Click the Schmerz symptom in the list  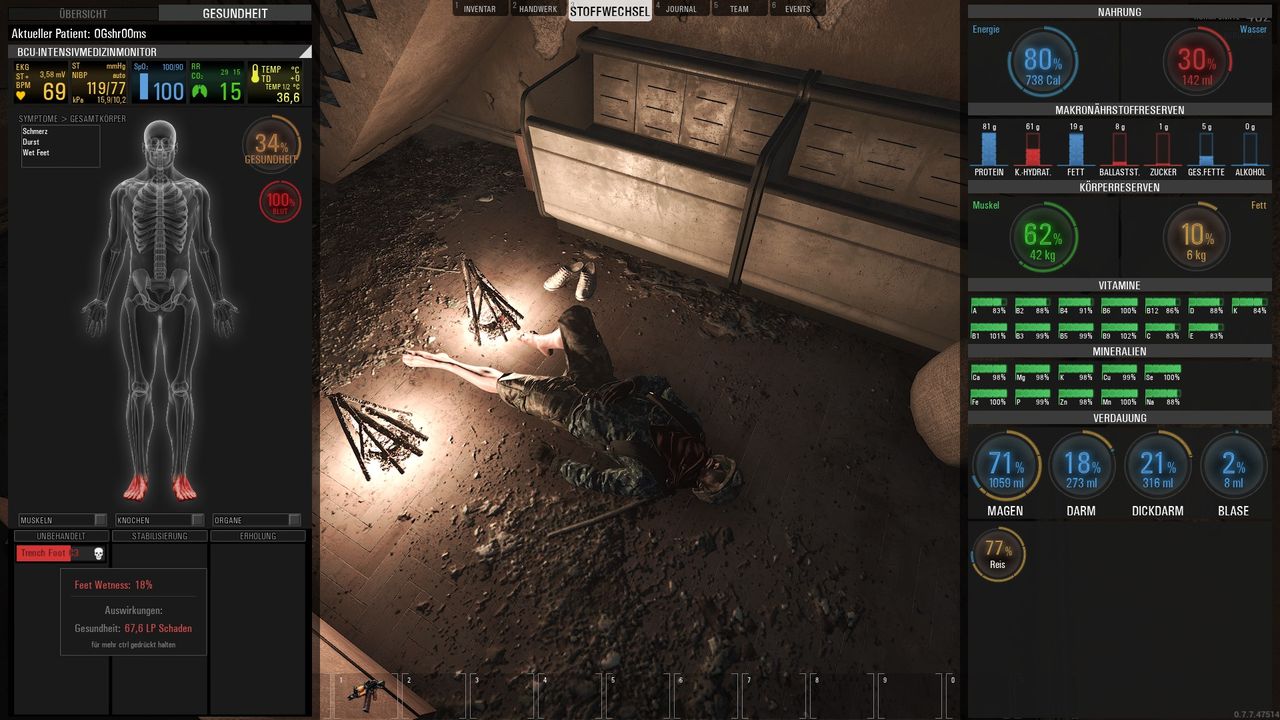pos(36,131)
